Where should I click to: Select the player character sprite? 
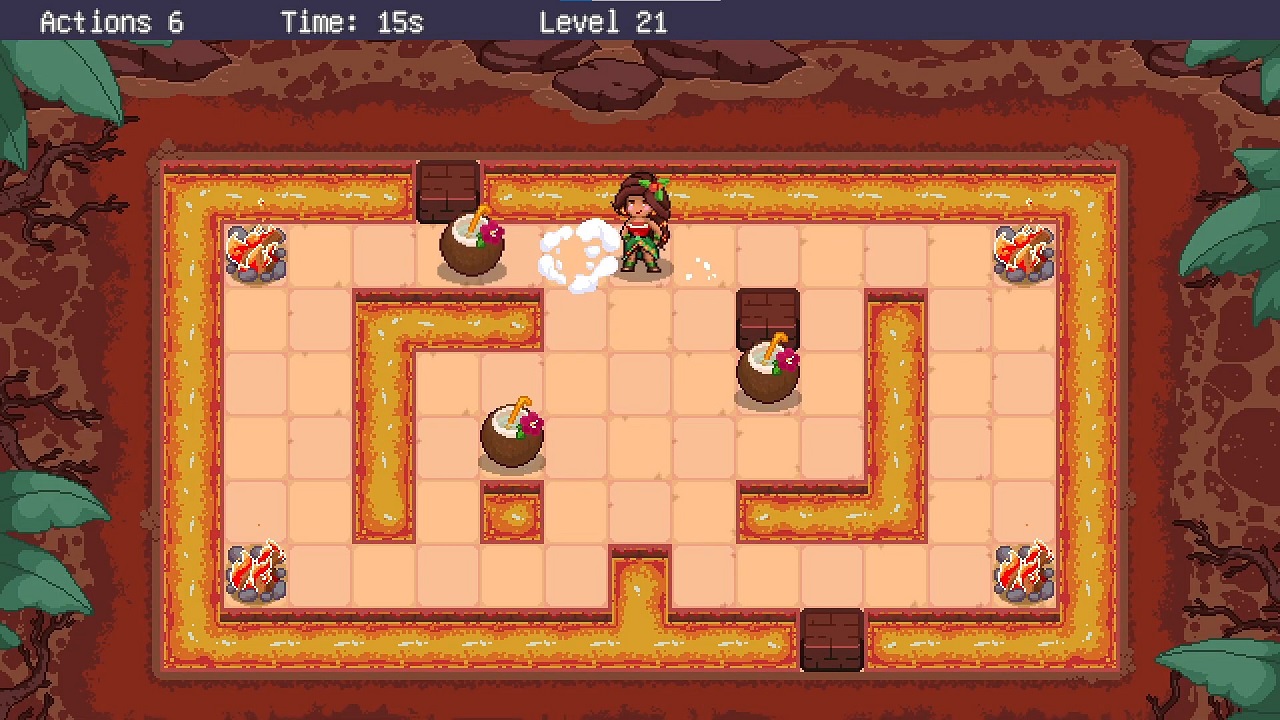[x=643, y=230]
